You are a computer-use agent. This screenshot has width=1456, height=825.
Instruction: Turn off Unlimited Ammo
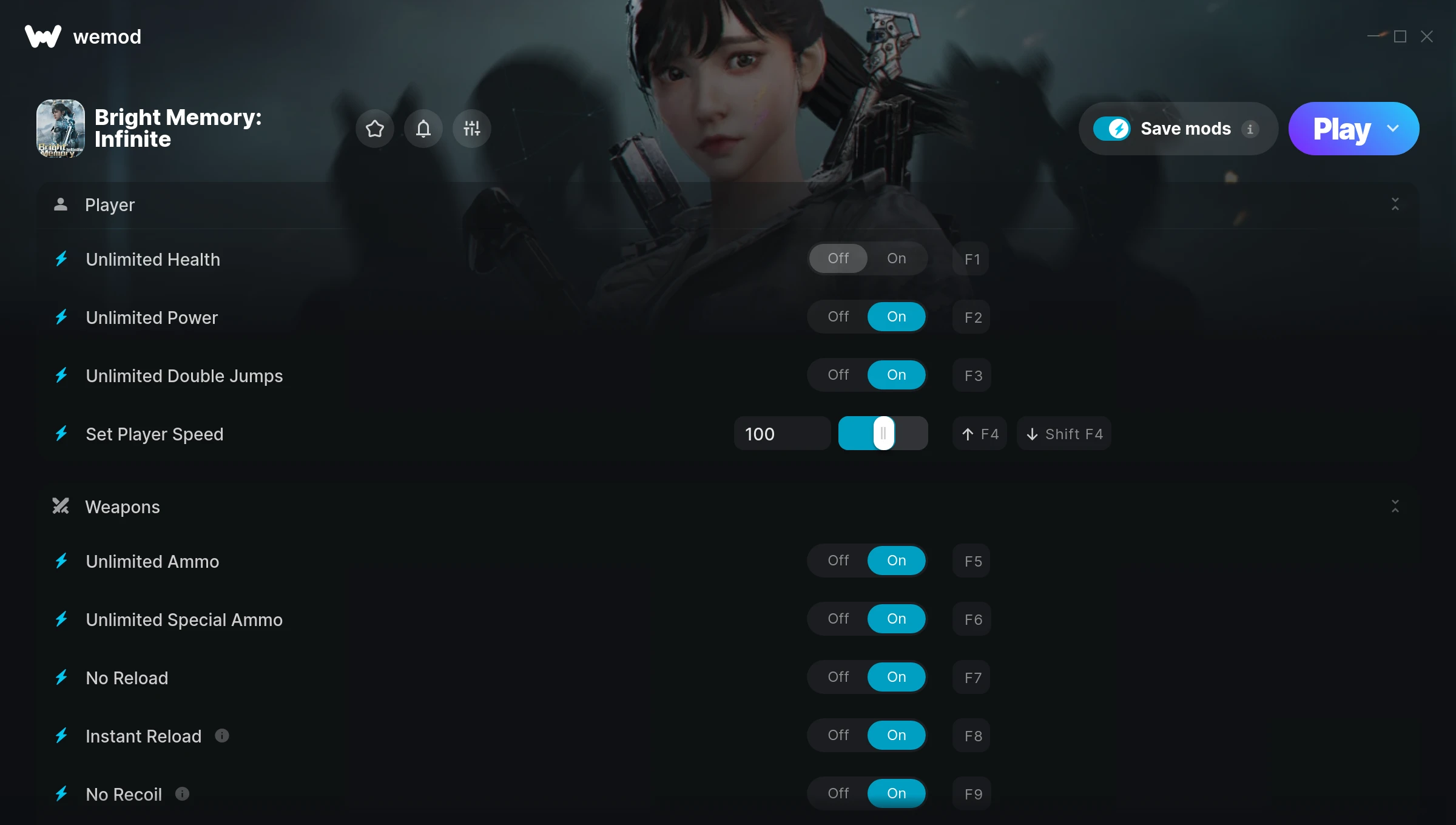(838, 561)
